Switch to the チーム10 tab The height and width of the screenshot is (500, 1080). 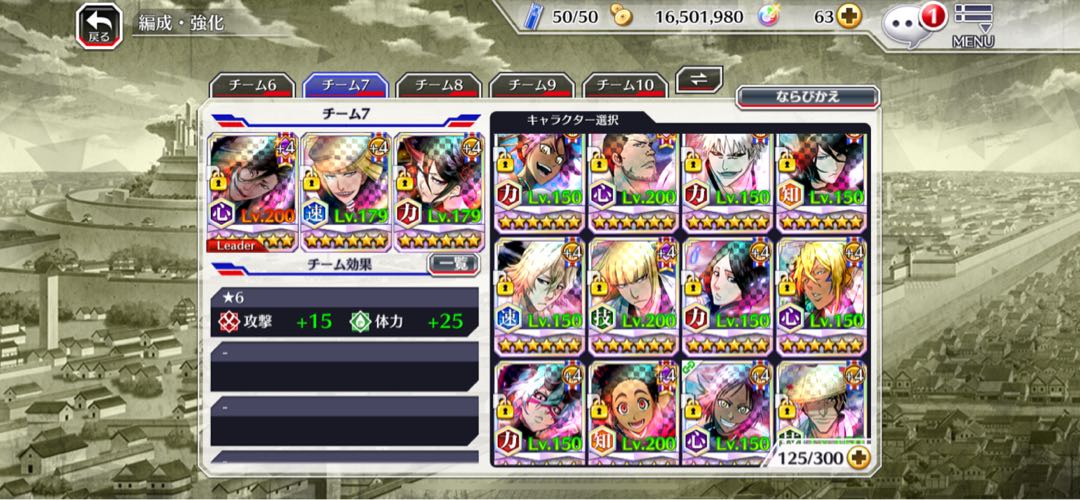(625, 86)
